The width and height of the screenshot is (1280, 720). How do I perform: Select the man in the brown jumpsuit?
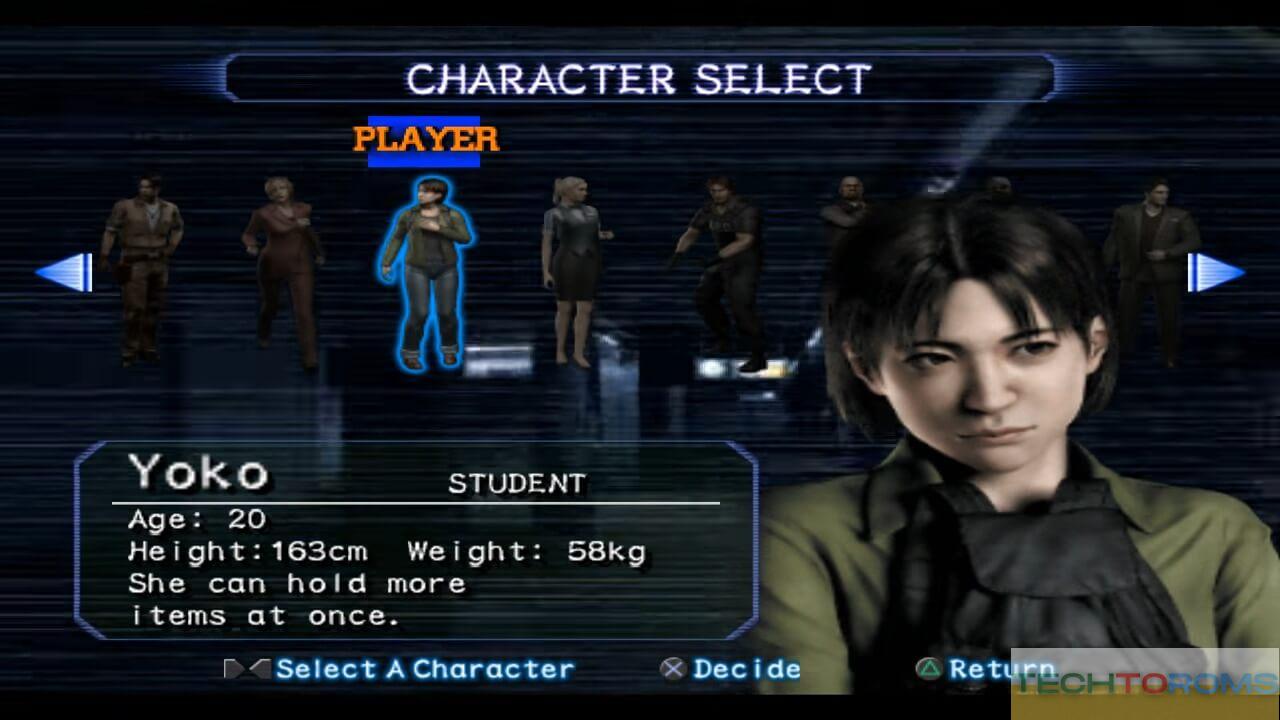point(143,265)
